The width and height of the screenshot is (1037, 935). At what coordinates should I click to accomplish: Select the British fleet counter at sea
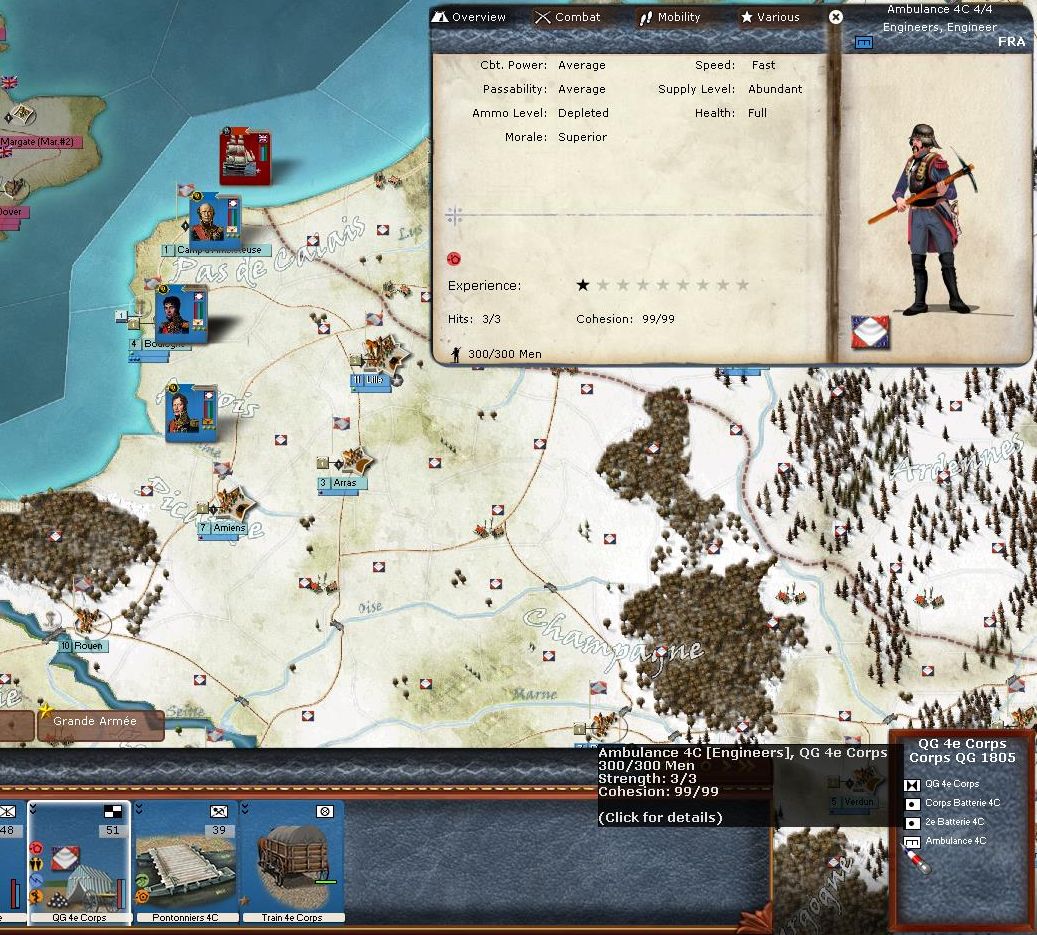click(x=246, y=157)
